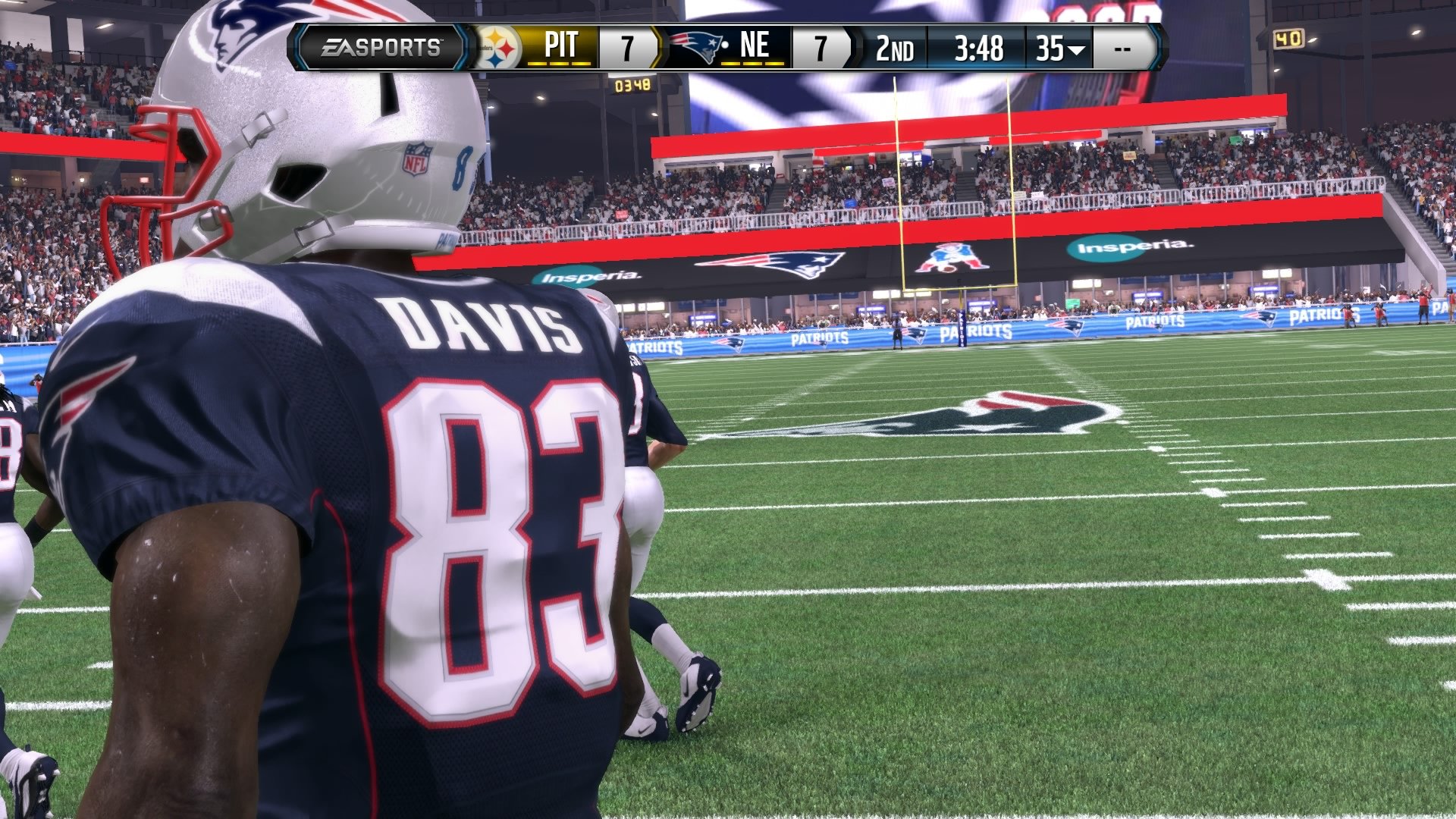
Task: Click the throwback Patriots logo on the videoboard
Action: (946, 258)
